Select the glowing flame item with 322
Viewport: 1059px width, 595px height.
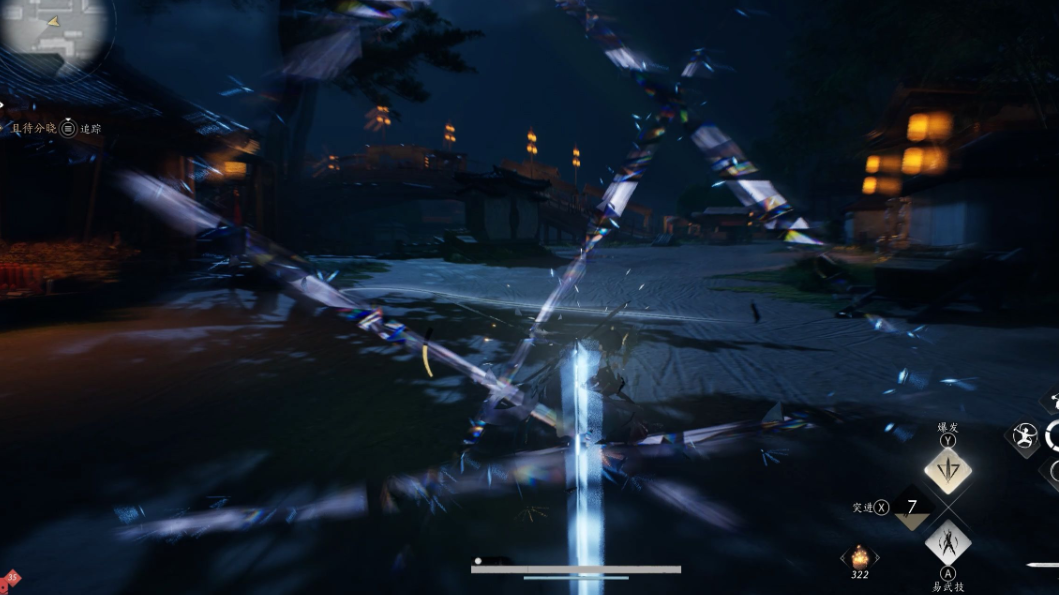[x=859, y=556]
